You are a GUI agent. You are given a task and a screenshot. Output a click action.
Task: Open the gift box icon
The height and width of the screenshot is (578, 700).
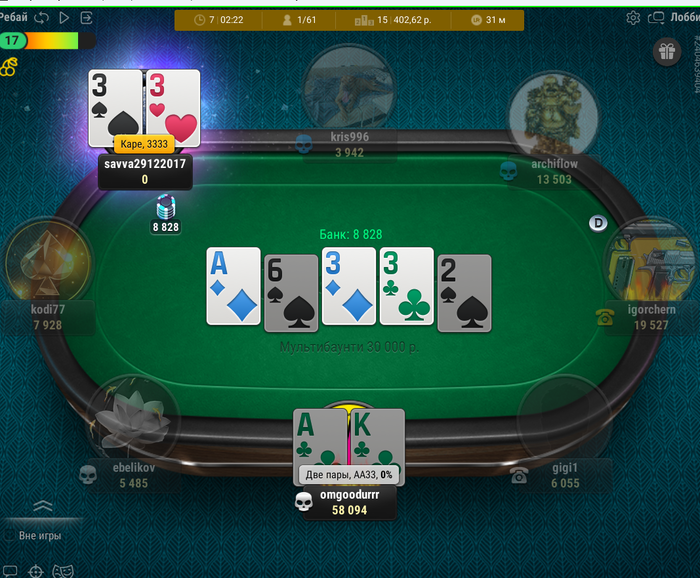(x=666, y=52)
